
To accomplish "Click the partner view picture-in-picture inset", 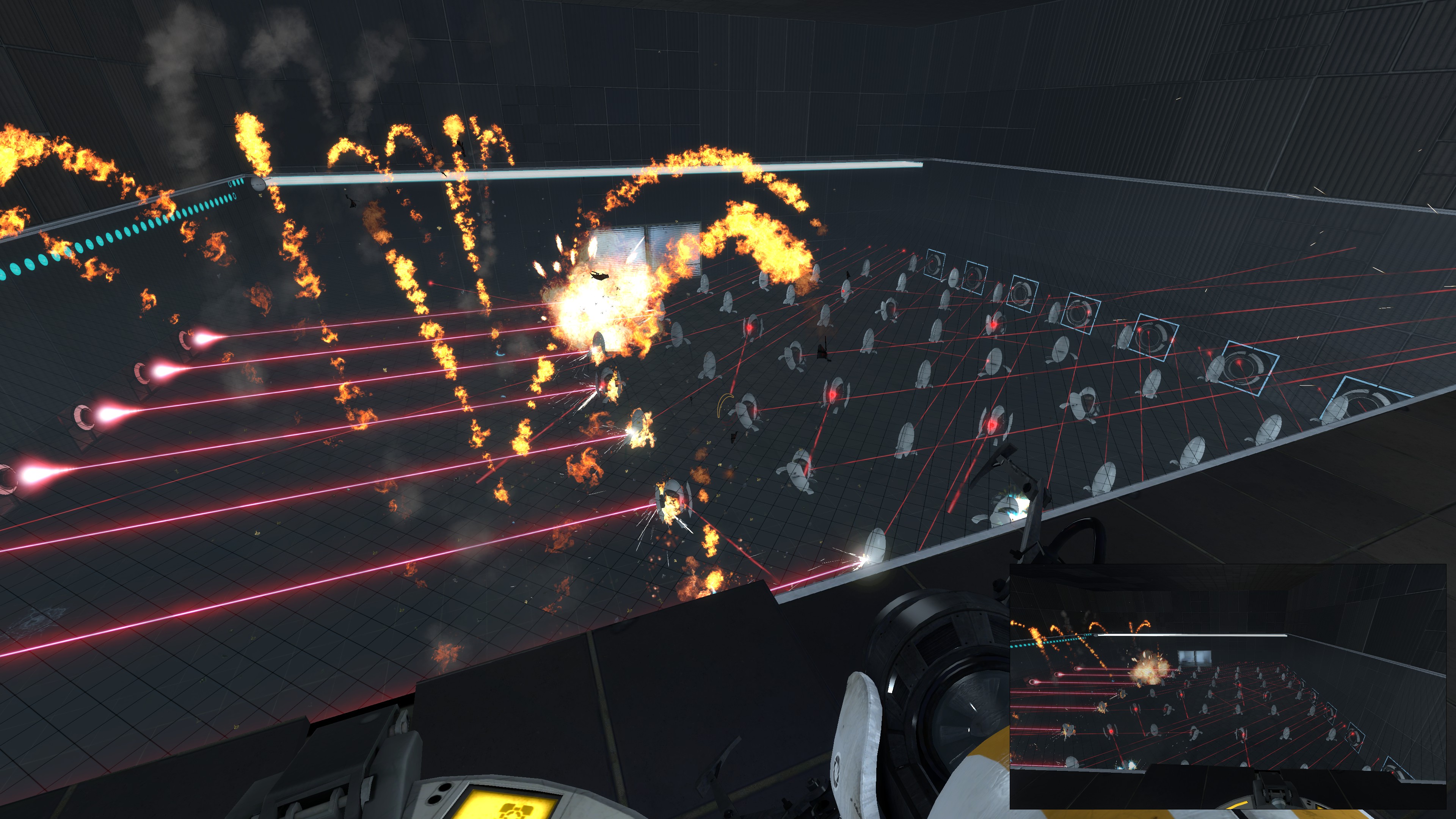I will 1228,686.
